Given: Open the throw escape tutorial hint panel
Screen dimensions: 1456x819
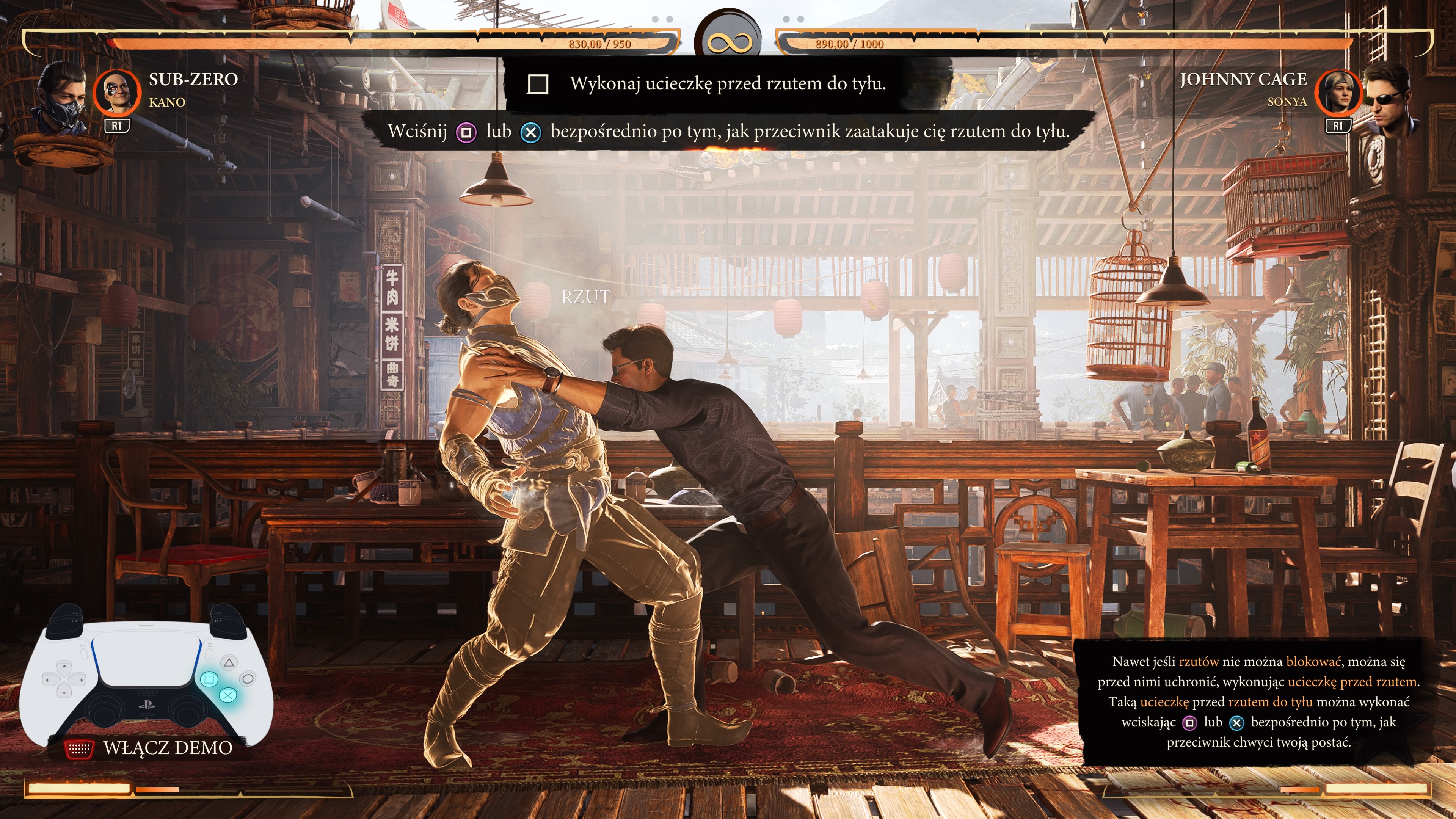Looking at the screenshot, I should (x=1258, y=701).
